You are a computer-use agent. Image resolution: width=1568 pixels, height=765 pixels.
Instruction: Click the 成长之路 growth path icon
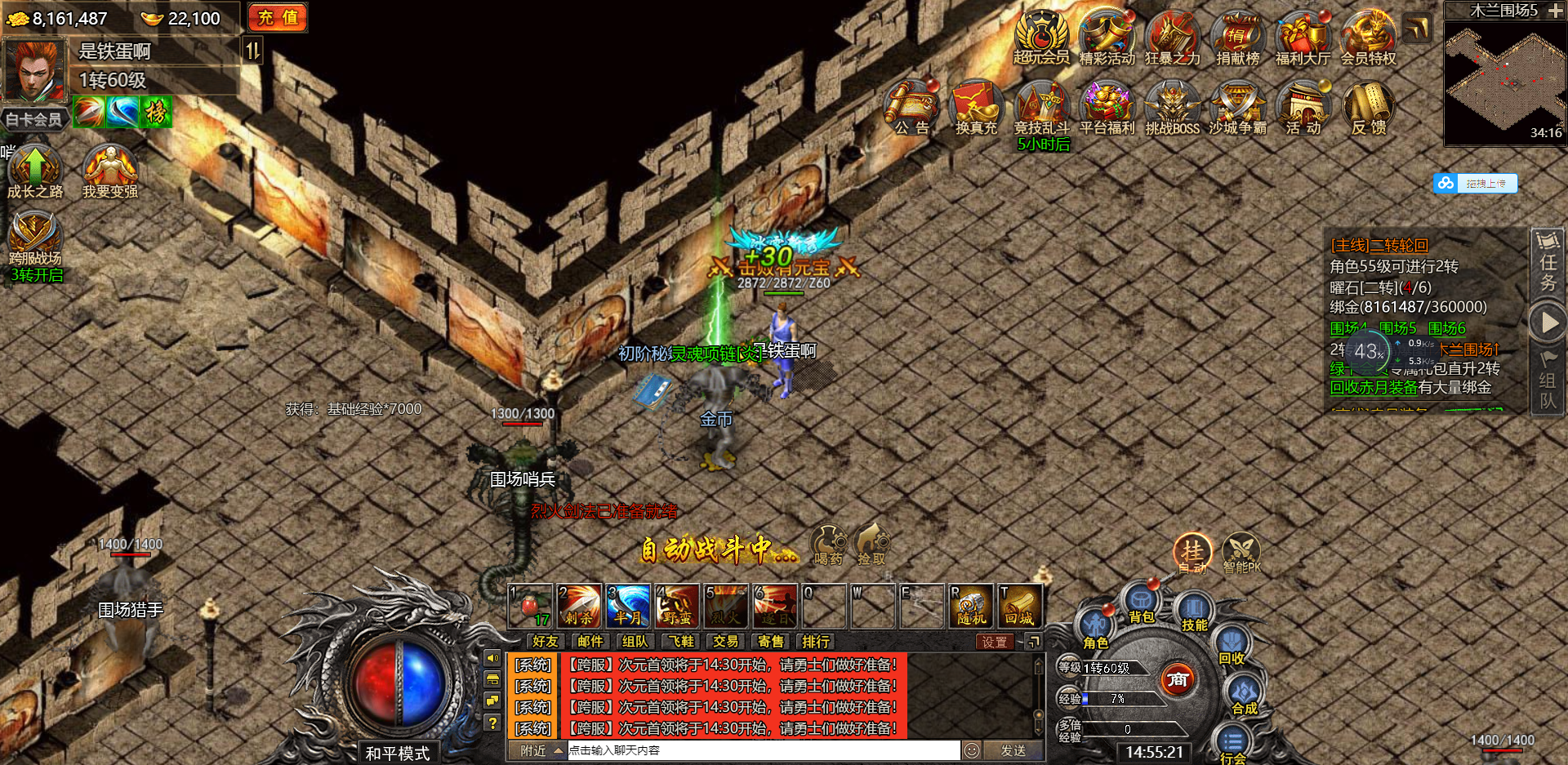pyautogui.click(x=34, y=170)
